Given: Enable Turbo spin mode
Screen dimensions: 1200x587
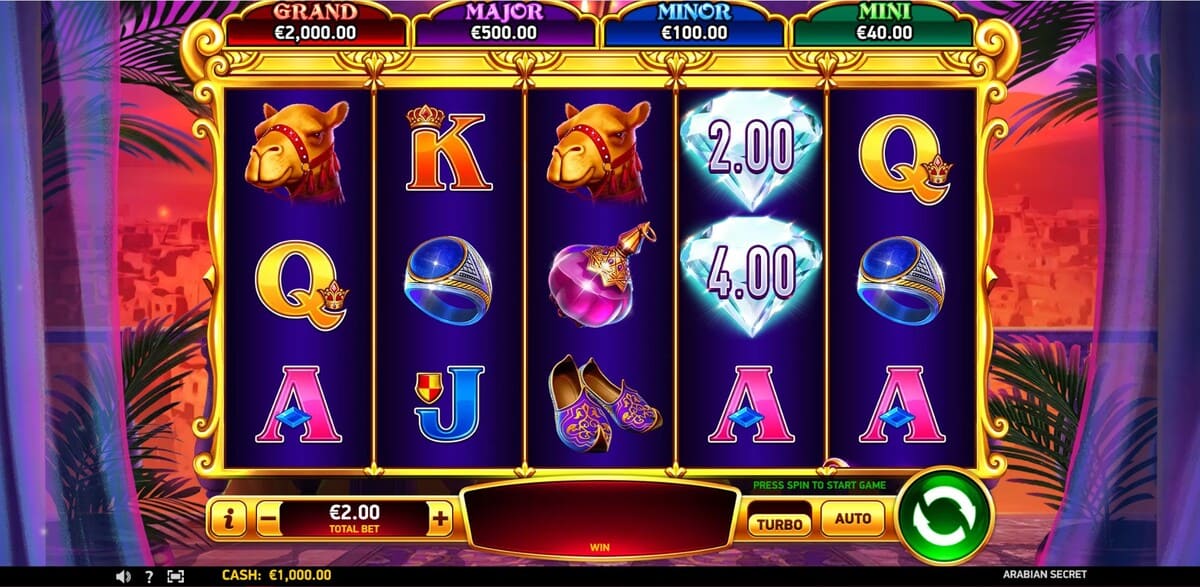Looking at the screenshot, I should point(781,521).
